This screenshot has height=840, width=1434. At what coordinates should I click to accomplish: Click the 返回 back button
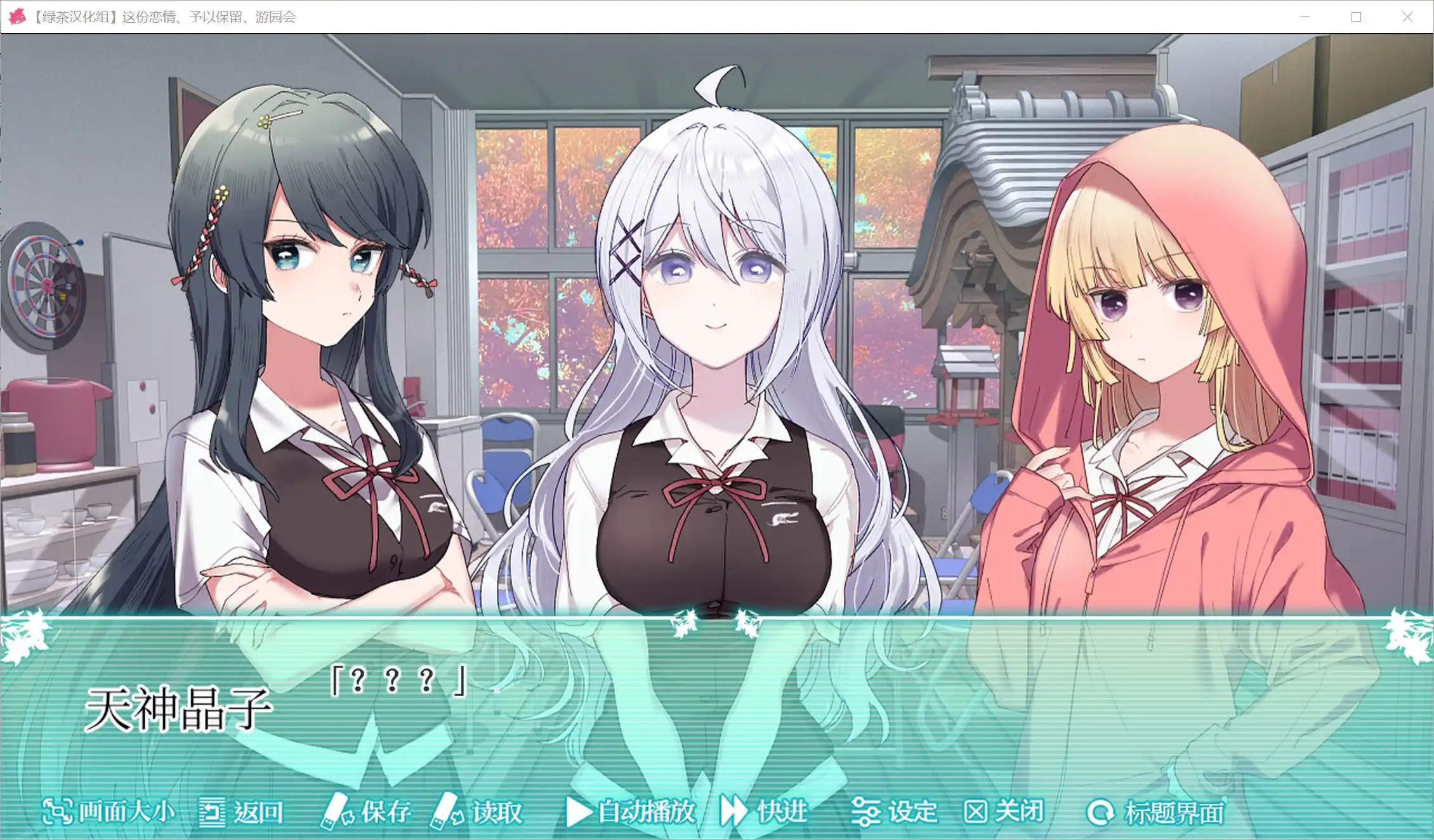[x=241, y=811]
